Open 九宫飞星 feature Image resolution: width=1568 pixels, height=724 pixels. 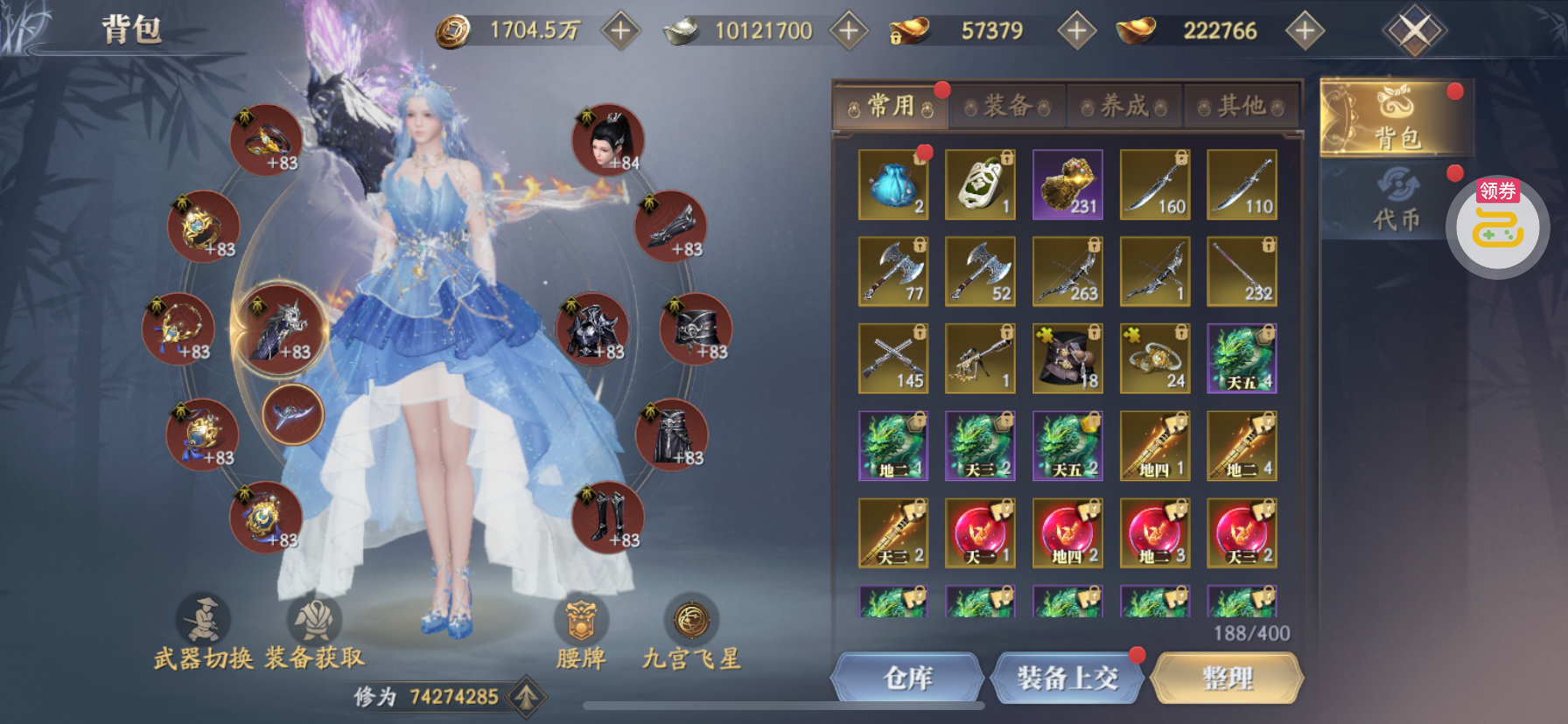(691, 634)
